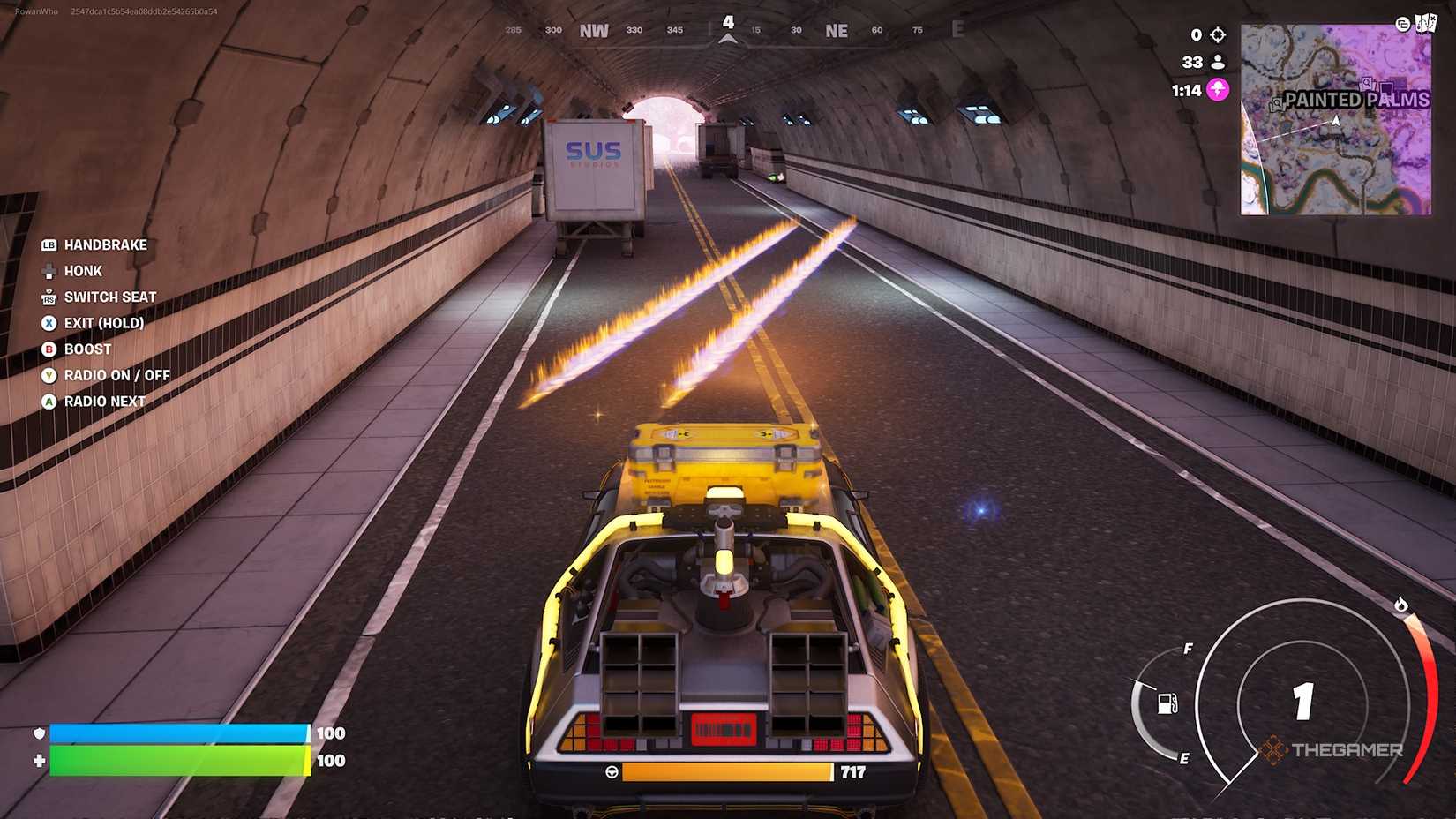Select the players remaining icon

click(x=1218, y=62)
